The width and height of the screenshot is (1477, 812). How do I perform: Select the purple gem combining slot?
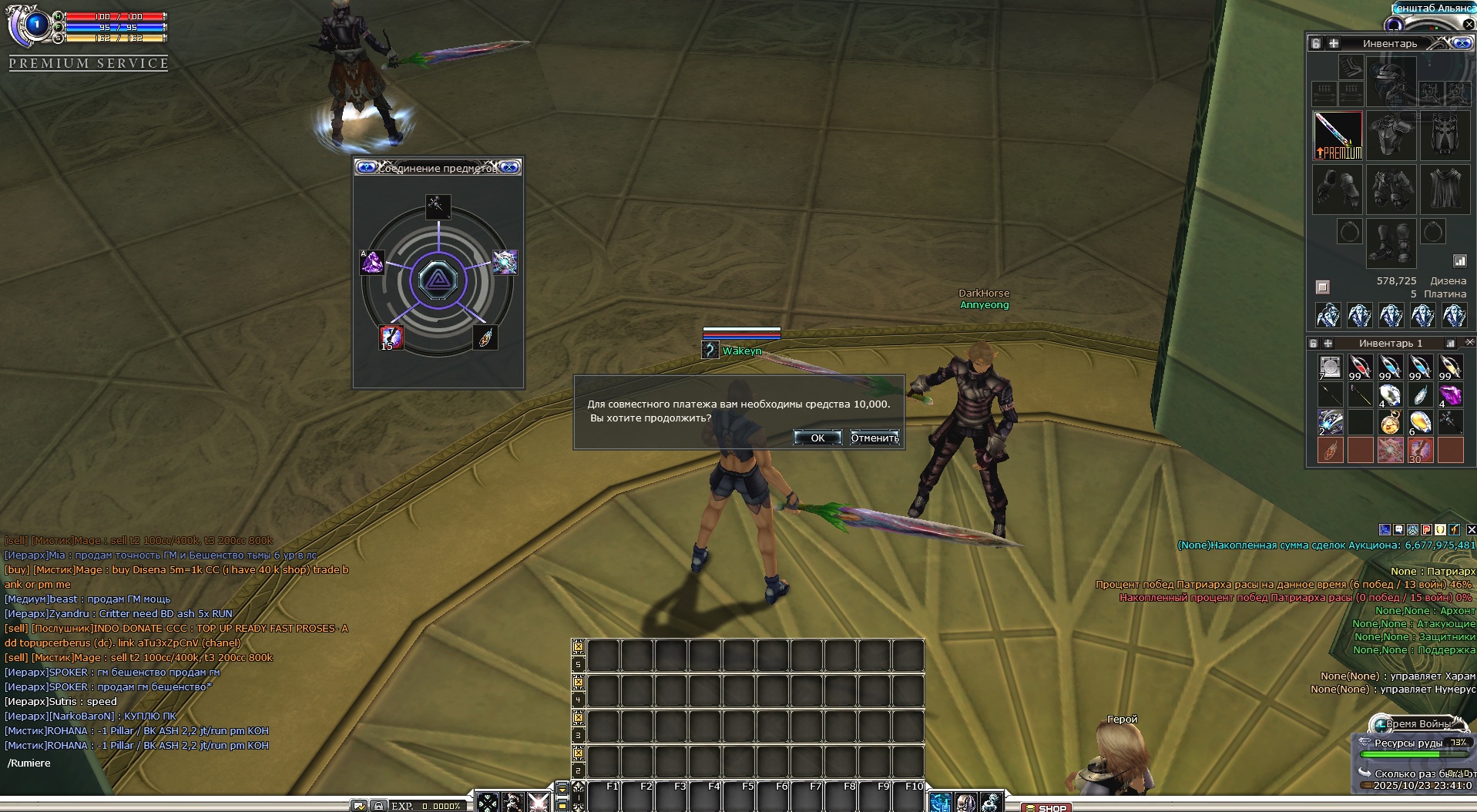373,263
